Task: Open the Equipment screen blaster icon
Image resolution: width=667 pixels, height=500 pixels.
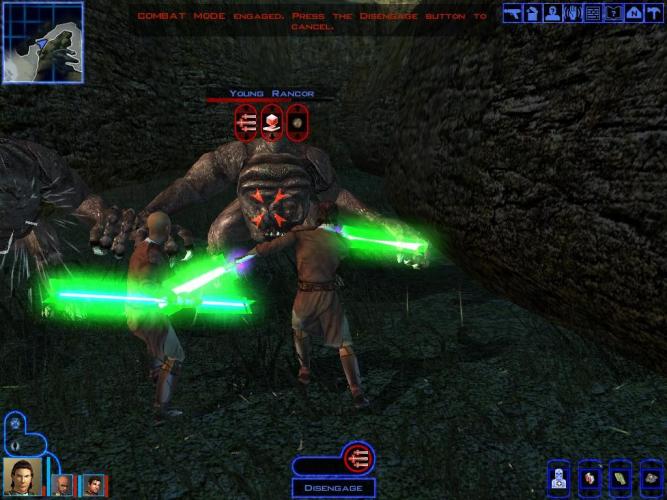Action: [513, 13]
